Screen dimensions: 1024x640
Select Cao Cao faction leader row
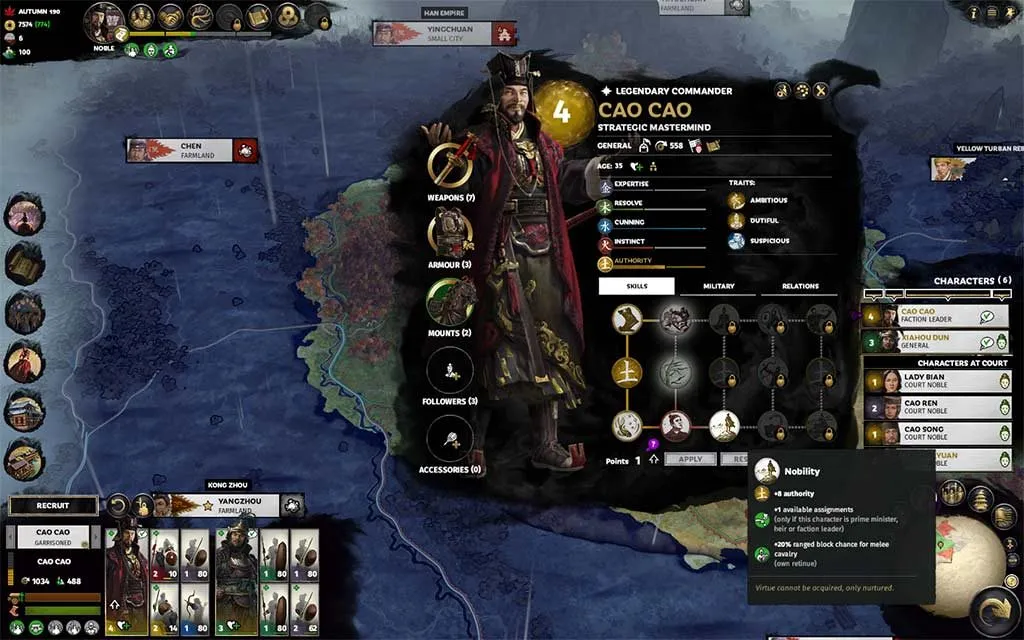935,316
